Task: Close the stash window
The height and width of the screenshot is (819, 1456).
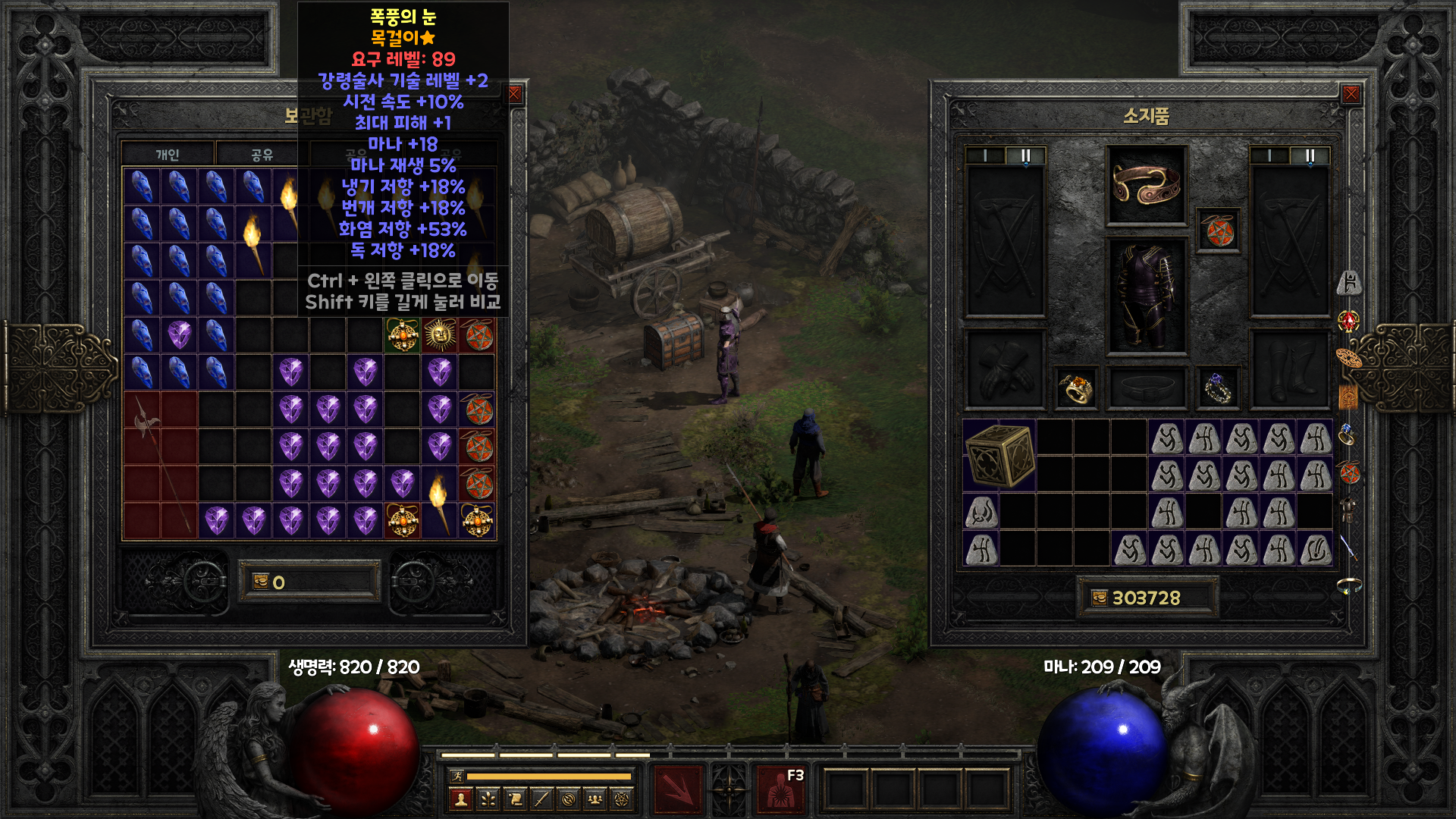Action: pyautogui.click(x=515, y=94)
